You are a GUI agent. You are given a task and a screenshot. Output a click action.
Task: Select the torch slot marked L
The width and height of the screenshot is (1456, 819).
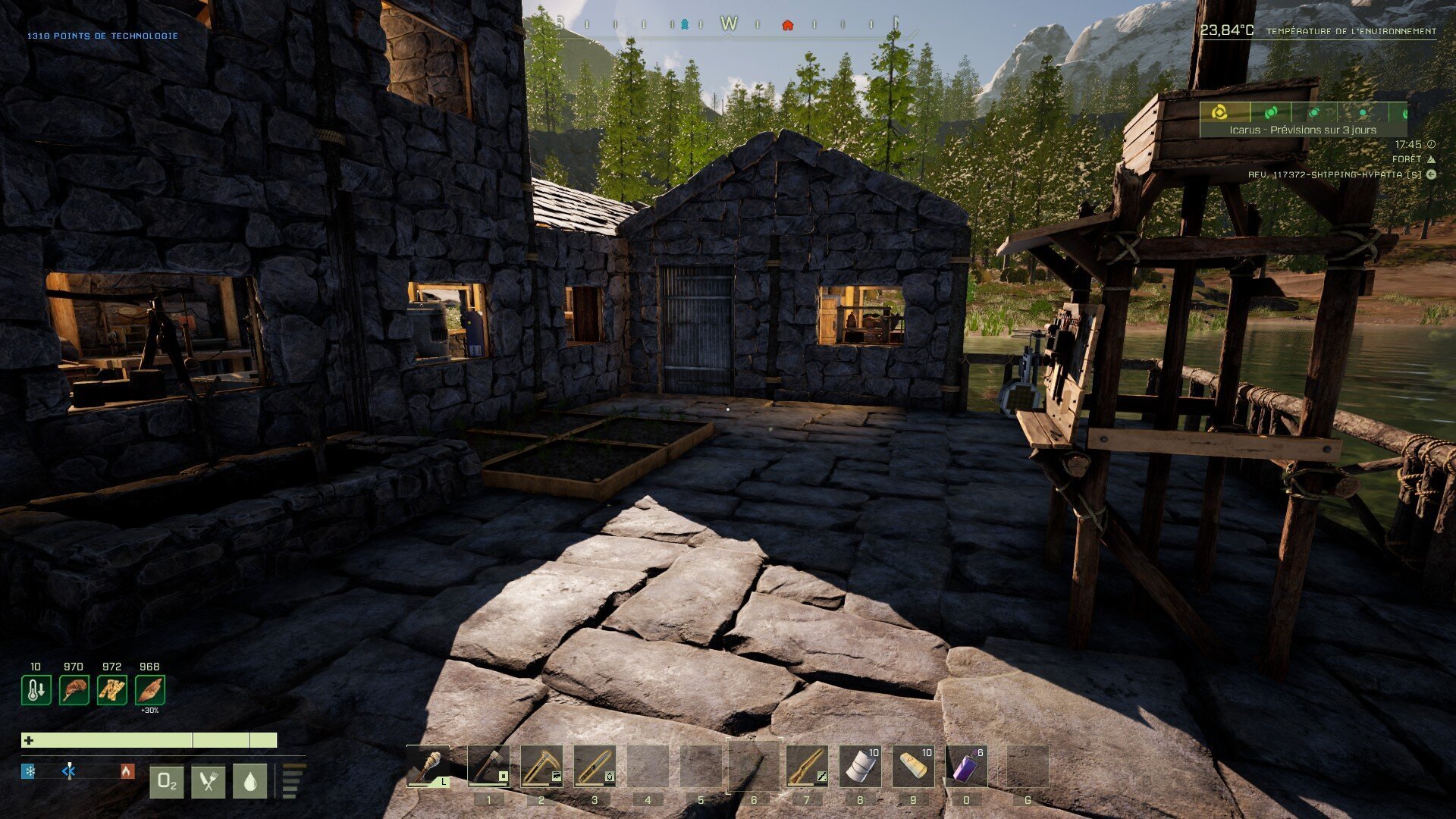[428, 766]
